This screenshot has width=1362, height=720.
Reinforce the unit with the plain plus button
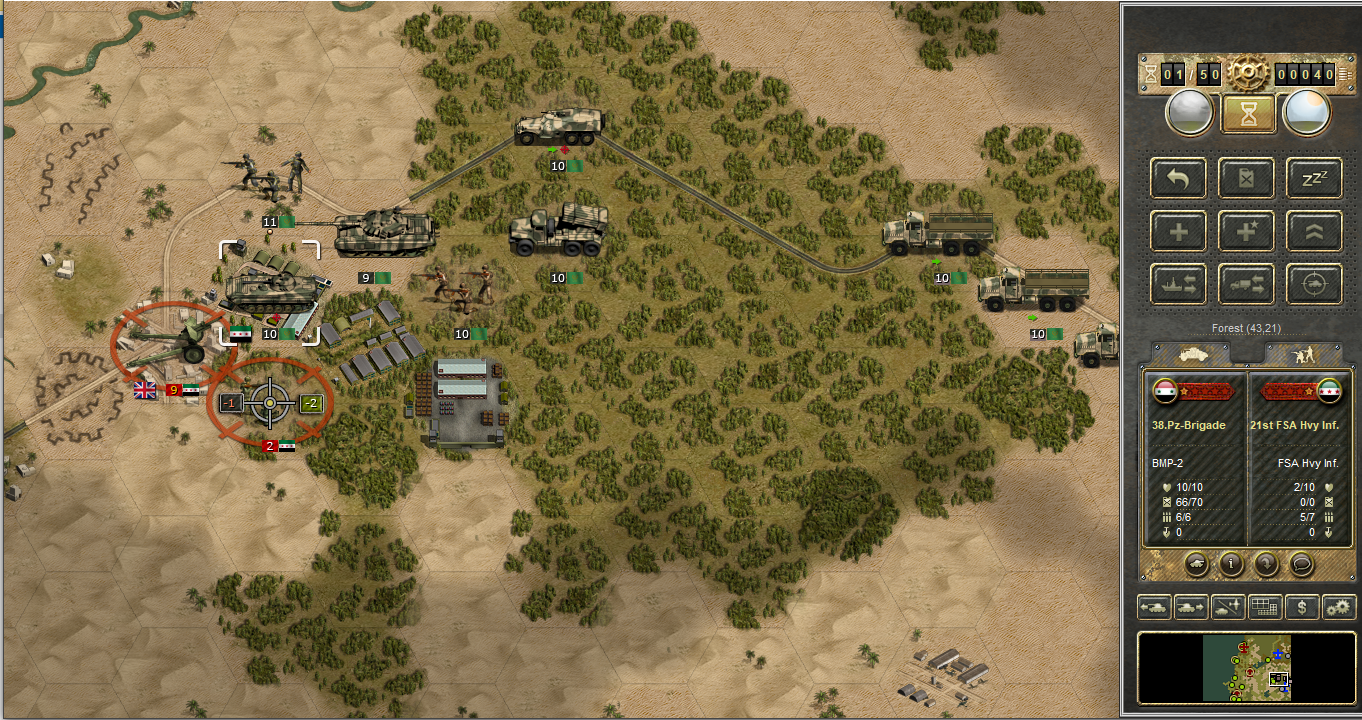[1178, 231]
